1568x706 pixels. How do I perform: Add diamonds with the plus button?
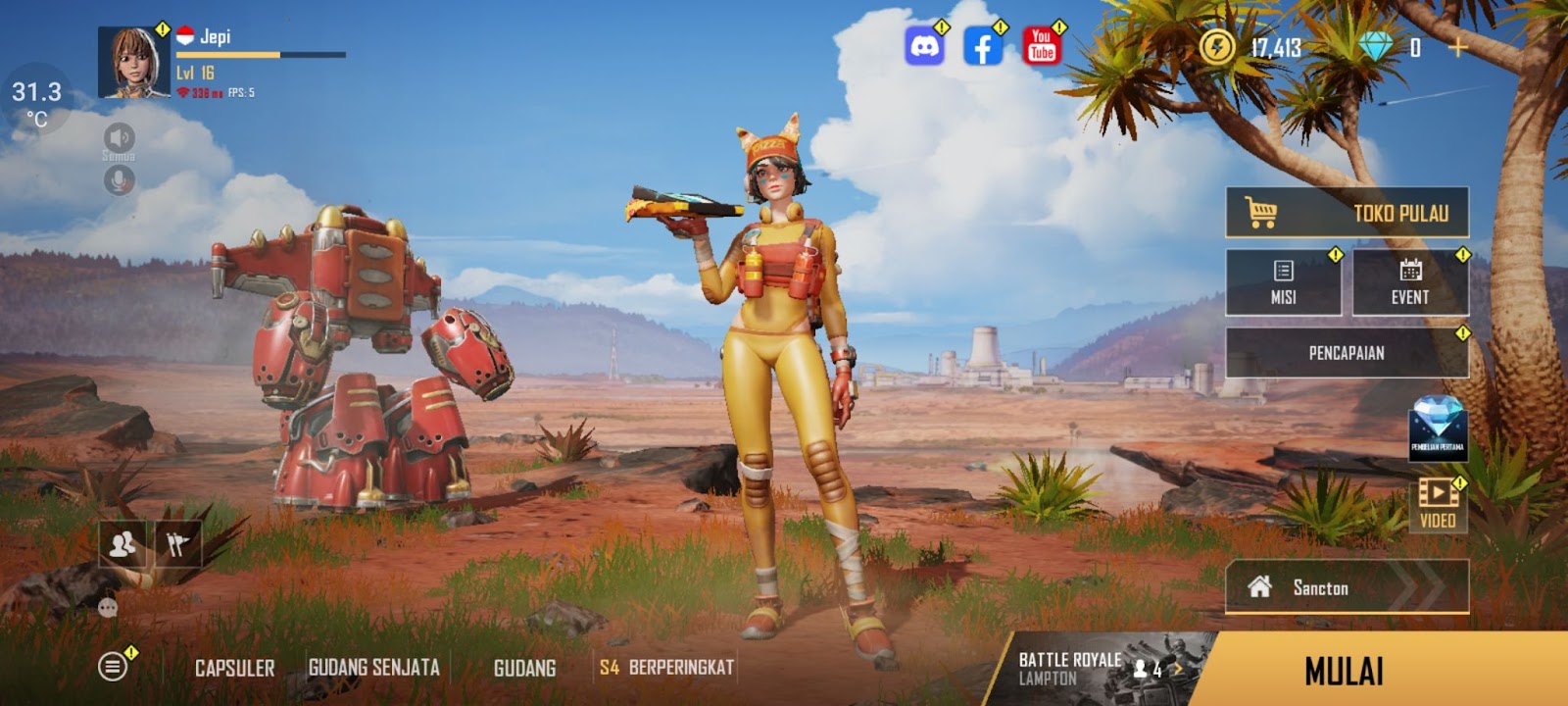point(1458,47)
